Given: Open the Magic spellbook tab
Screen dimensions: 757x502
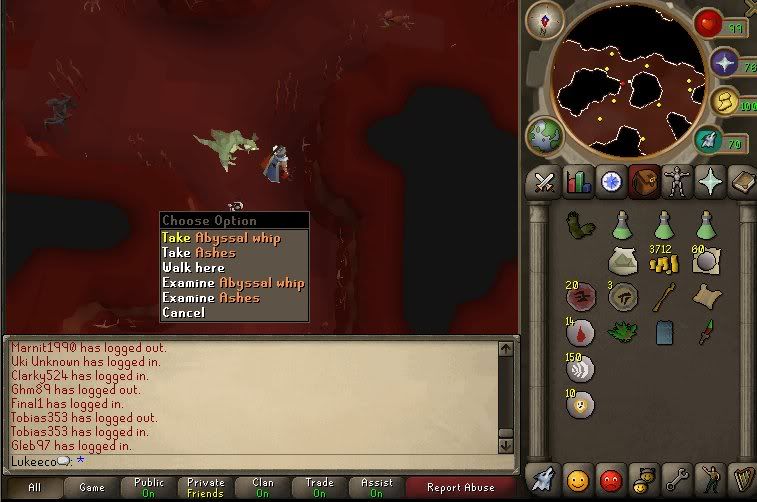Looking at the screenshot, I should [743, 182].
